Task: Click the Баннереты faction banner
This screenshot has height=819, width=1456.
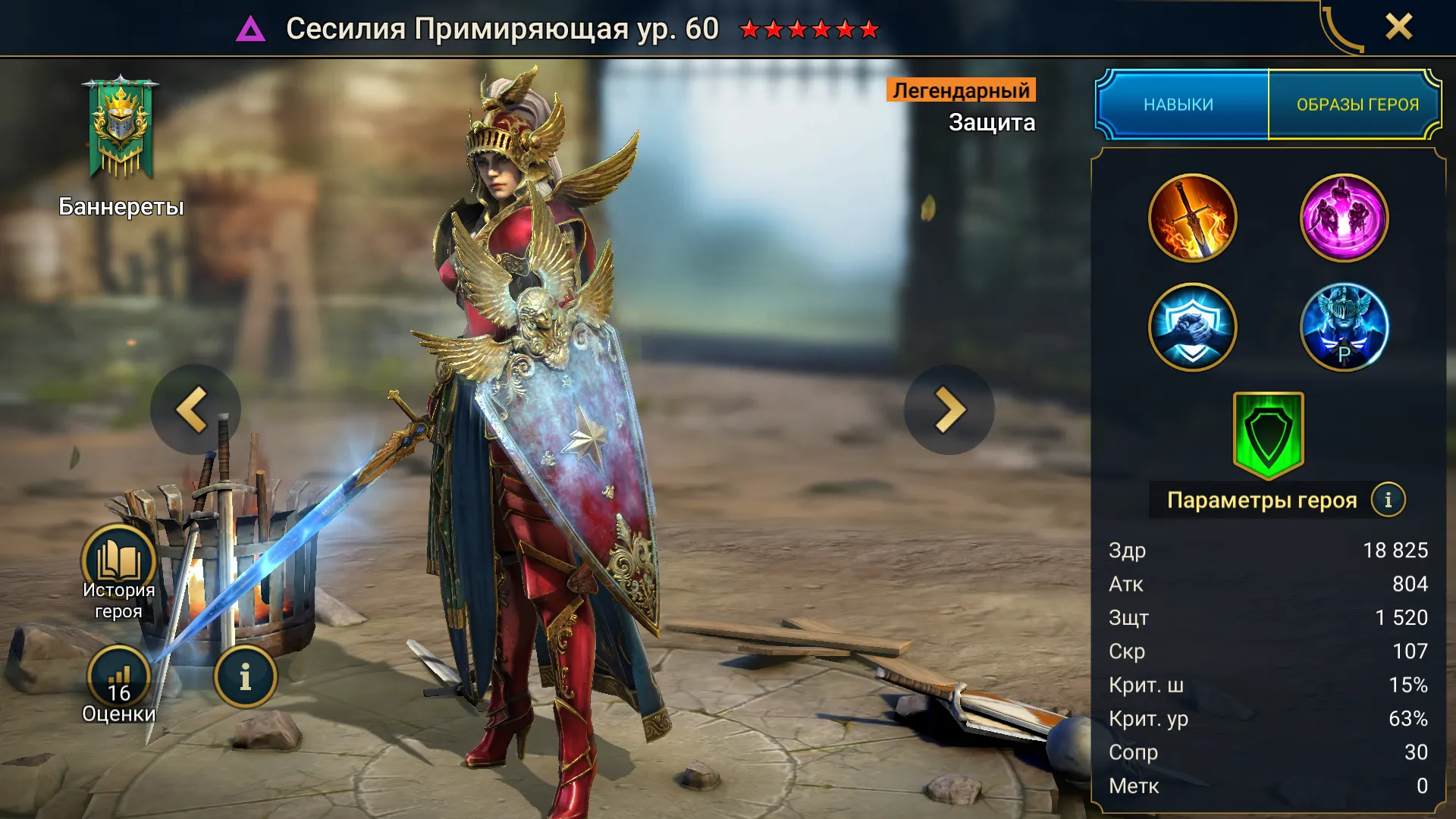Action: 121,129
